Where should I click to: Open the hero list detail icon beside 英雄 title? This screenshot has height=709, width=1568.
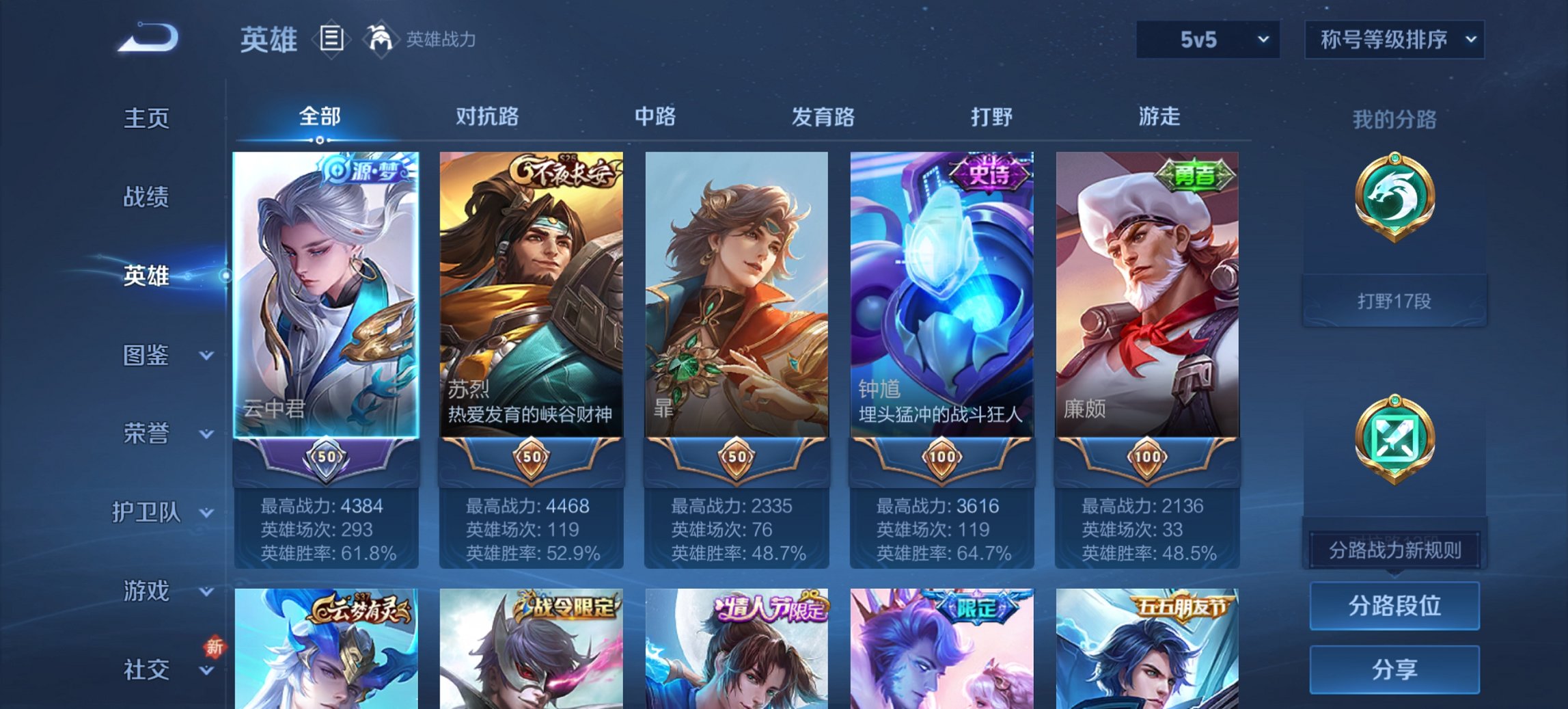pos(333,40)
